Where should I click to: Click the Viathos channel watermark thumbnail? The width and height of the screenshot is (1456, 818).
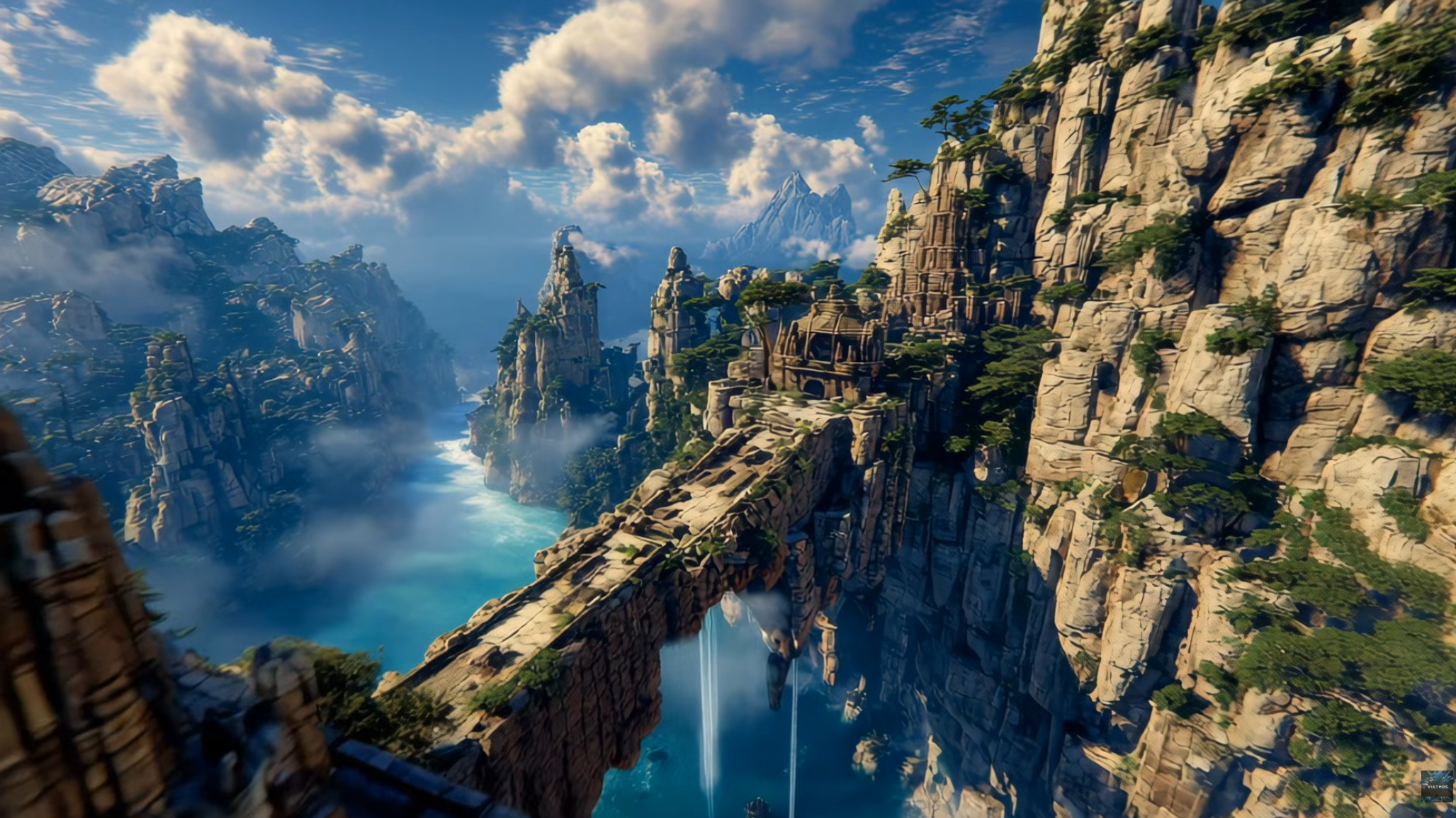pyautogui.click(x=1436, y=786)
